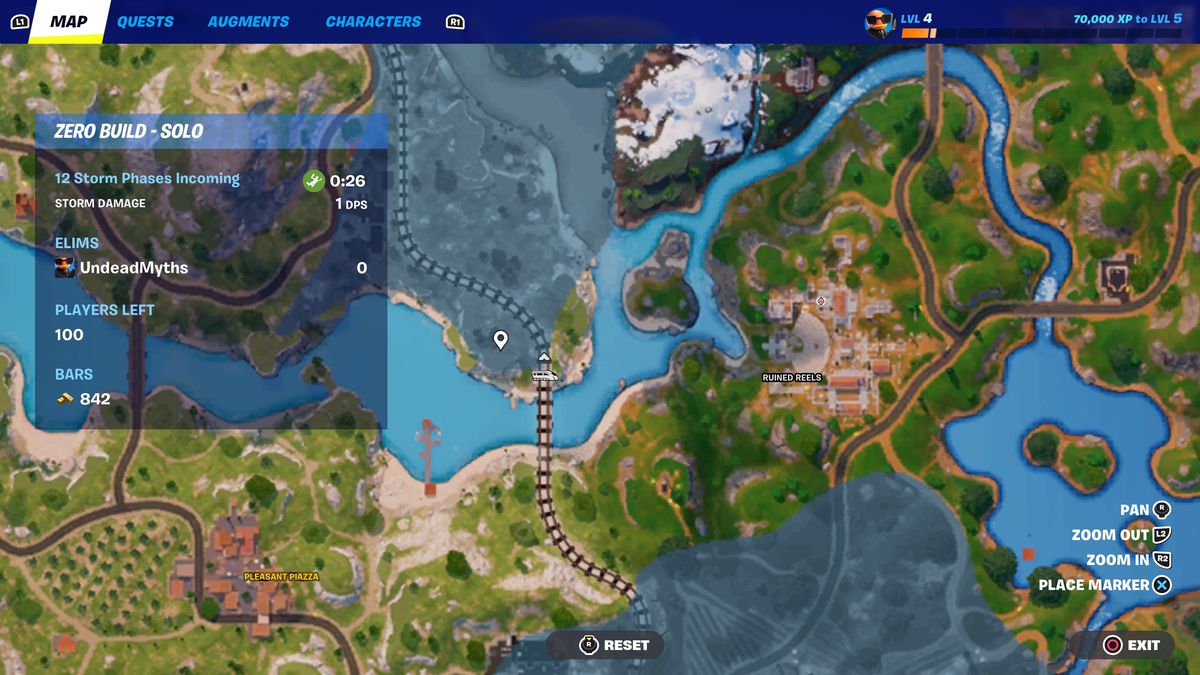
Task: Exit the map screen
Action: 1131,645
